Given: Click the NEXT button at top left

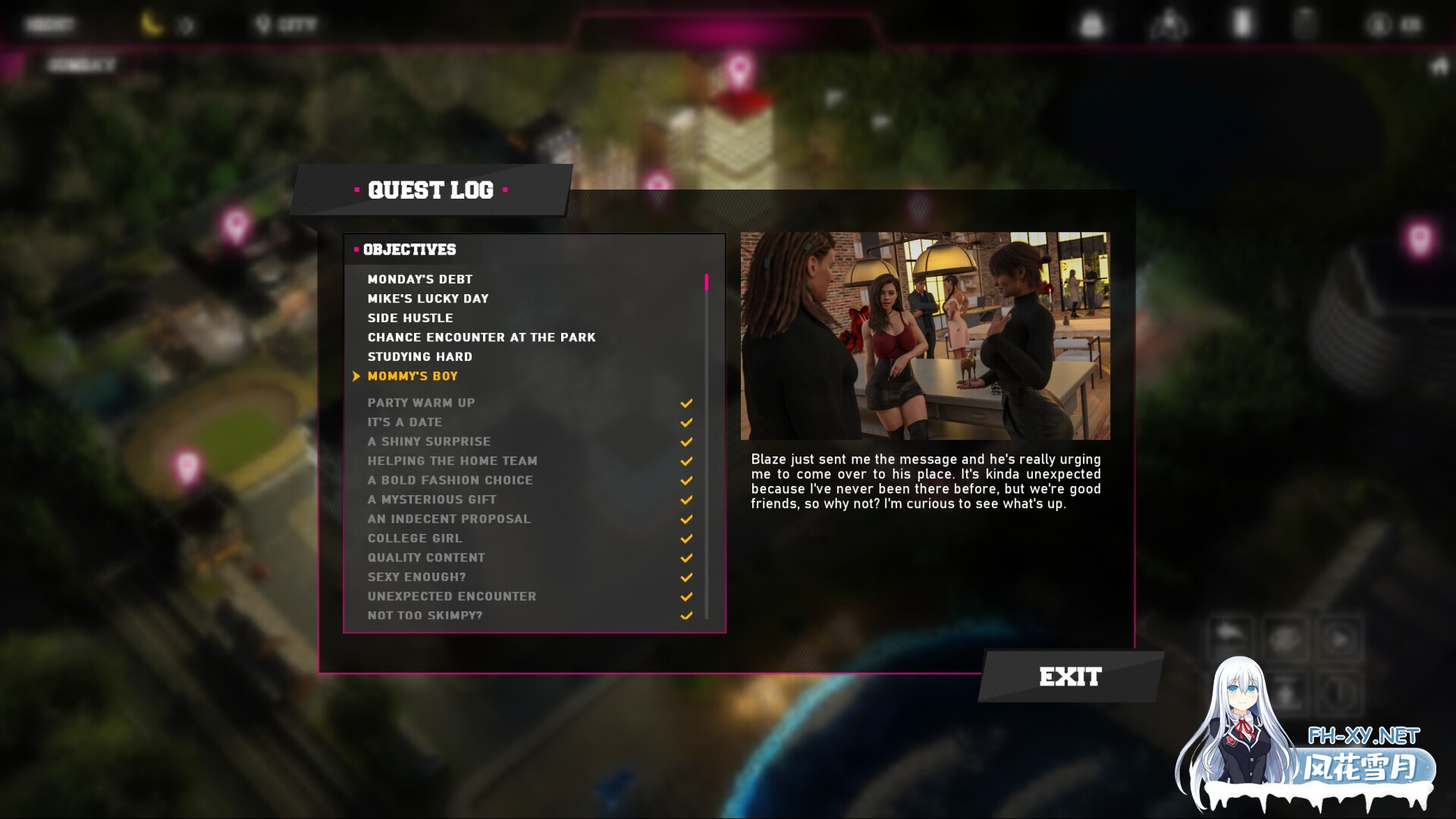Looking at the screenshot, I should [49, 23].
